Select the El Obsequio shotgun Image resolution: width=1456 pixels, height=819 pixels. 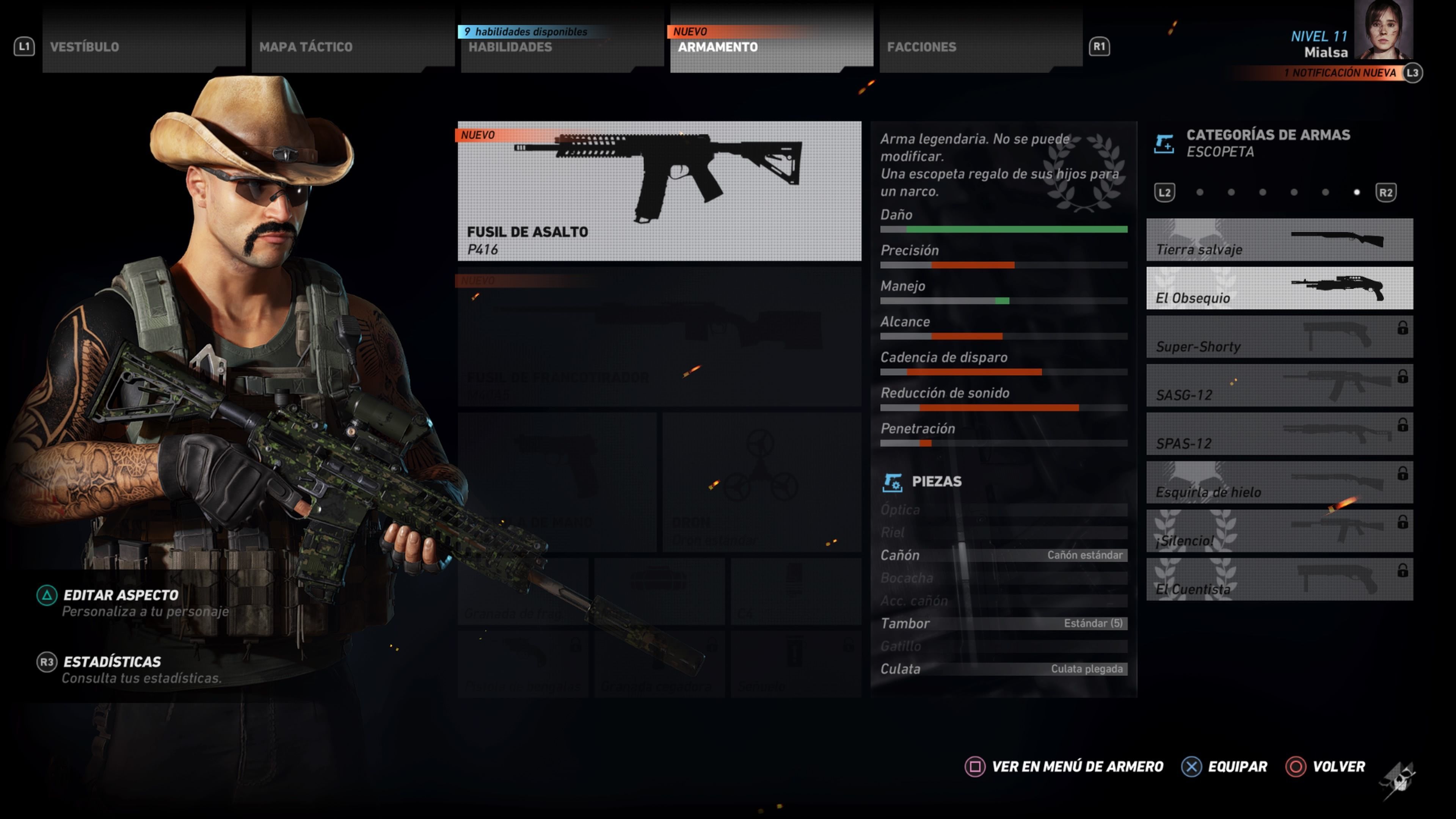point(1280,289)
